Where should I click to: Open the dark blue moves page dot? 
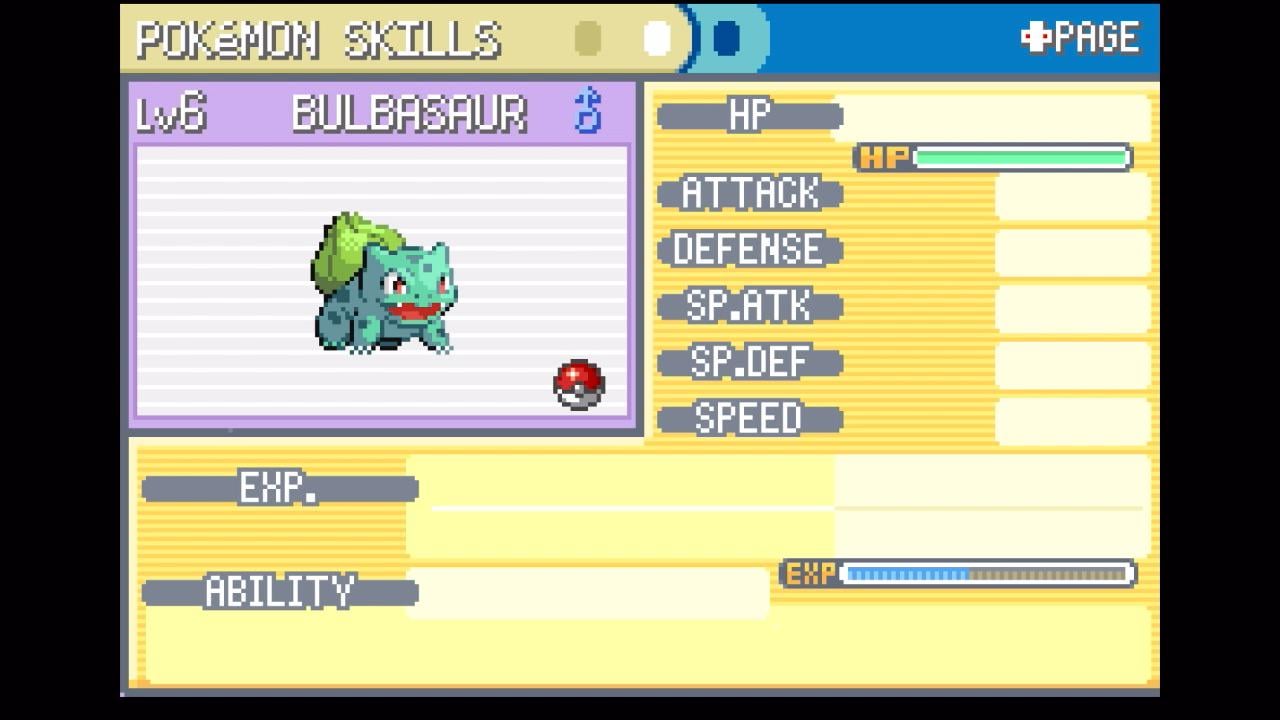tap(727, 39)
